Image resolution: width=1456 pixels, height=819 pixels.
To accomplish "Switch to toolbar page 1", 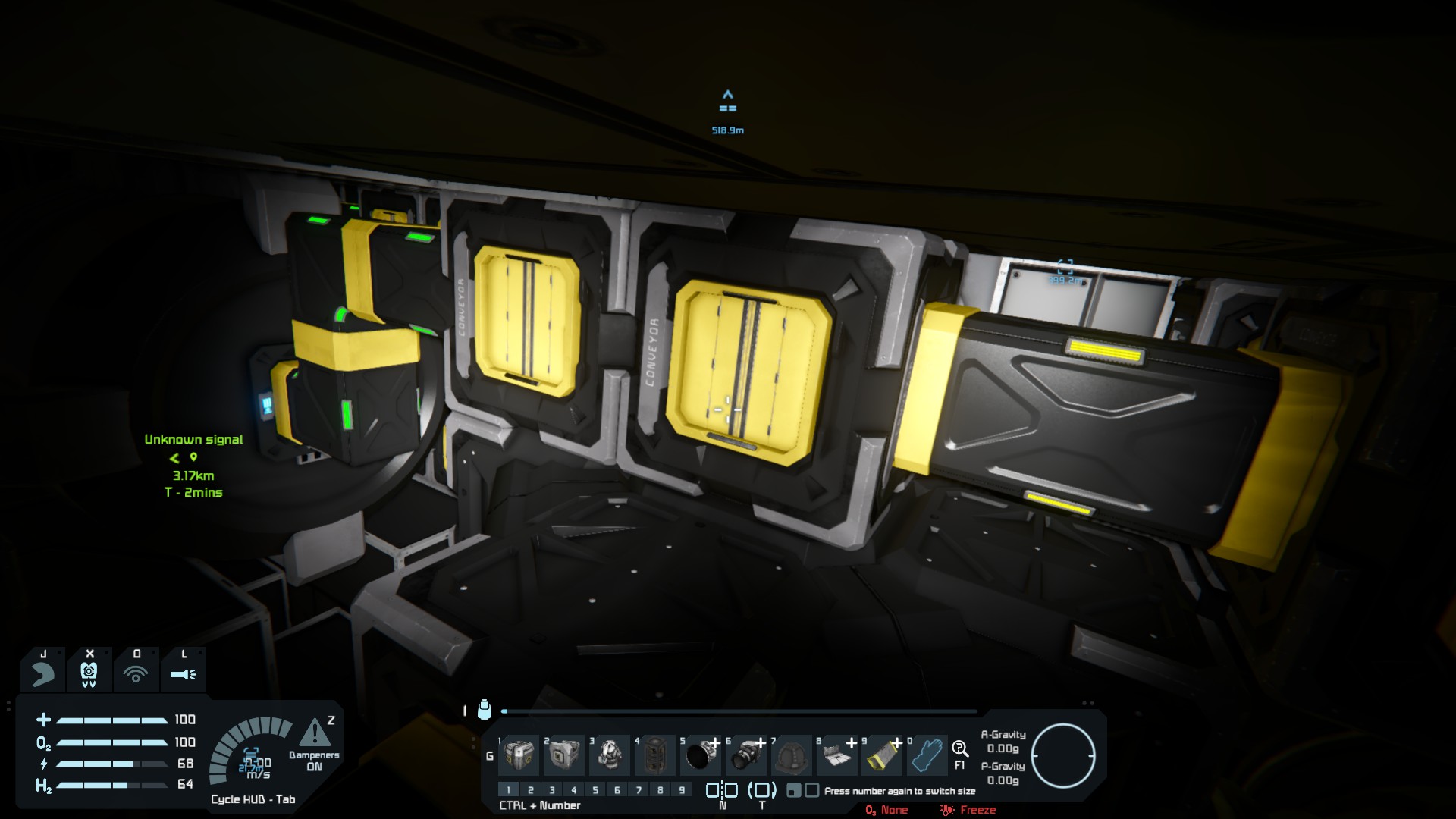I will pyautogui.click(x=509, y=790).
